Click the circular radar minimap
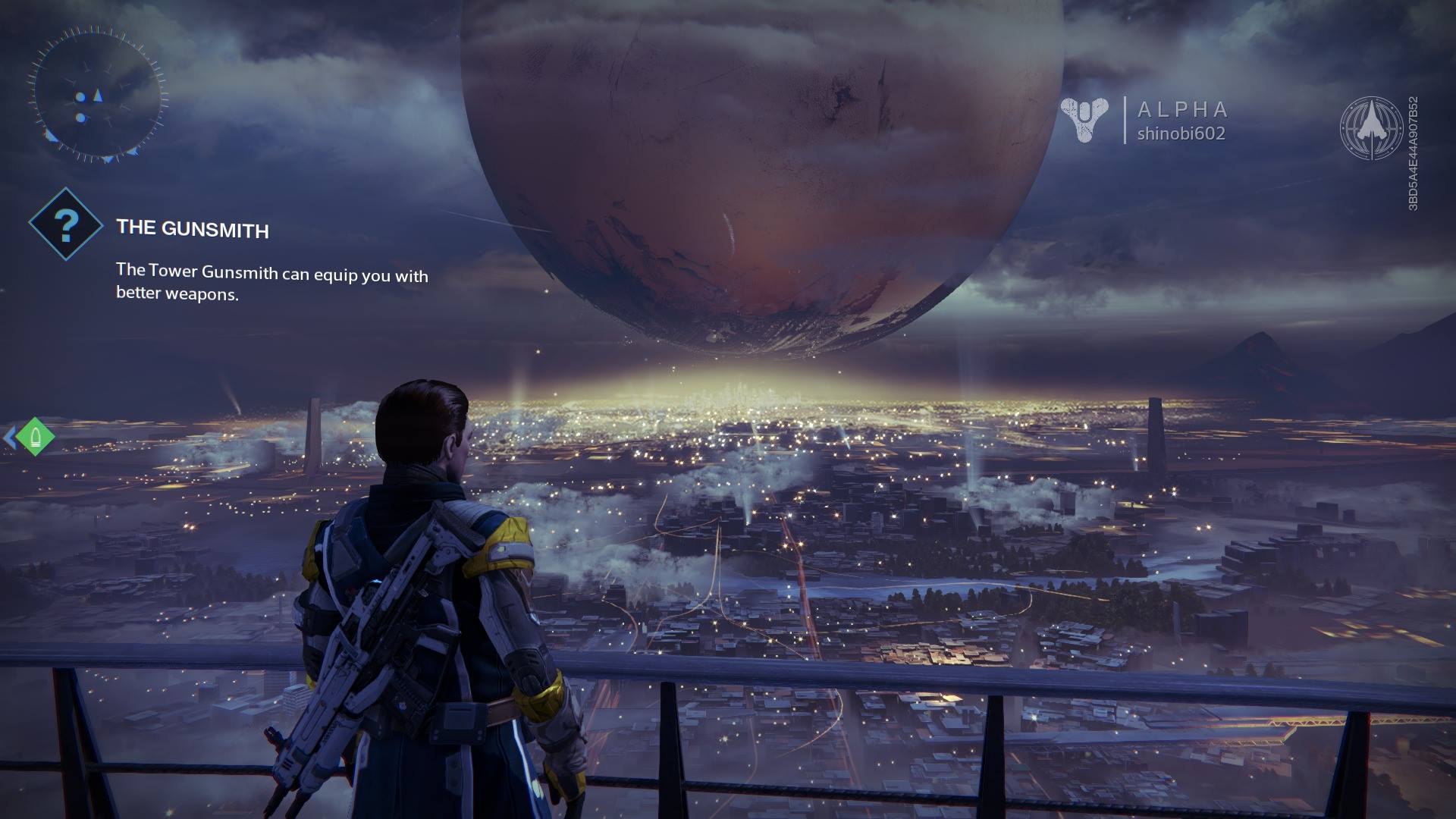The width and height of the screenshot is (1456, 819). click(97, 96)
